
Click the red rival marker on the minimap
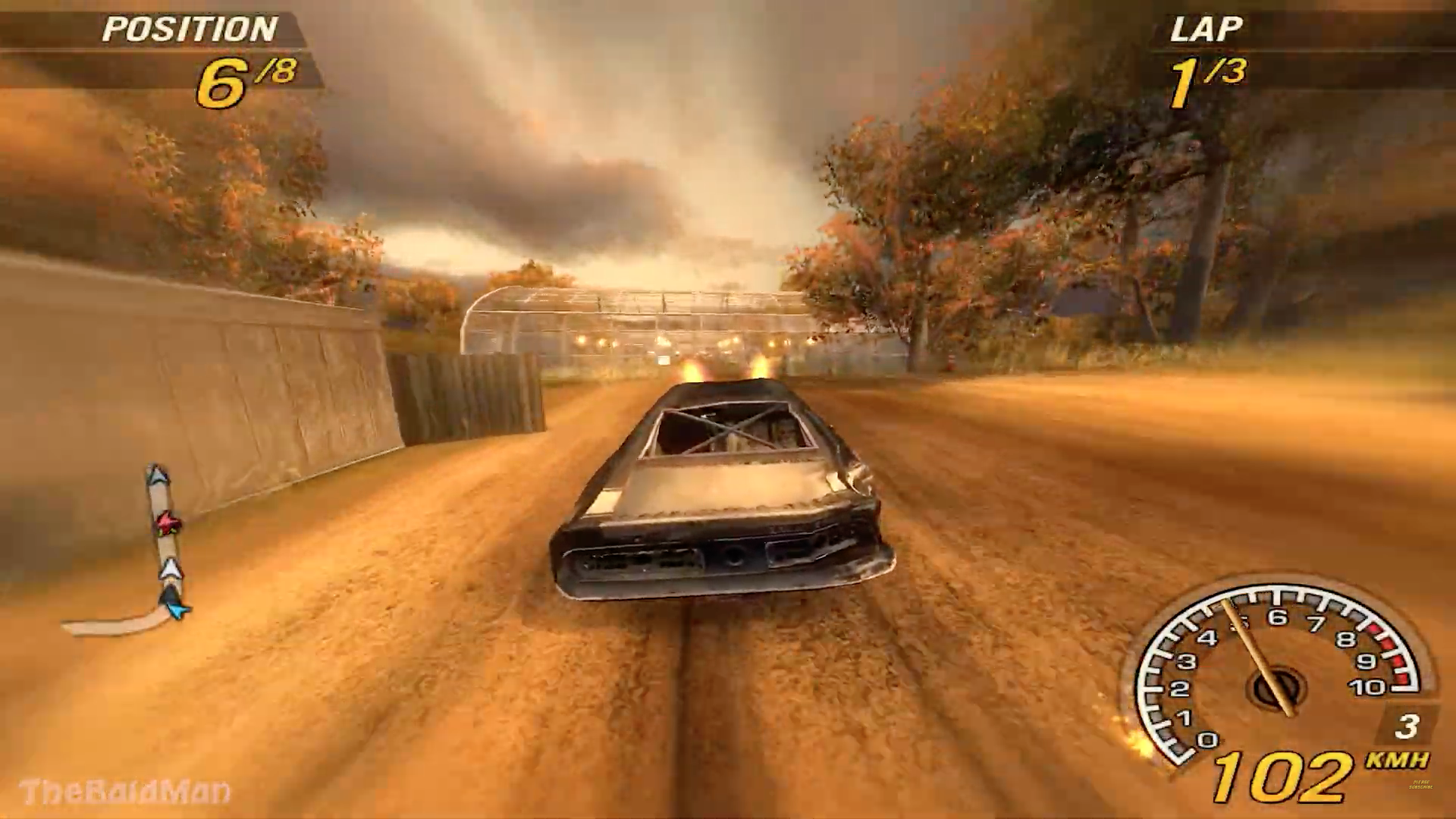click(x=168, y=523)
